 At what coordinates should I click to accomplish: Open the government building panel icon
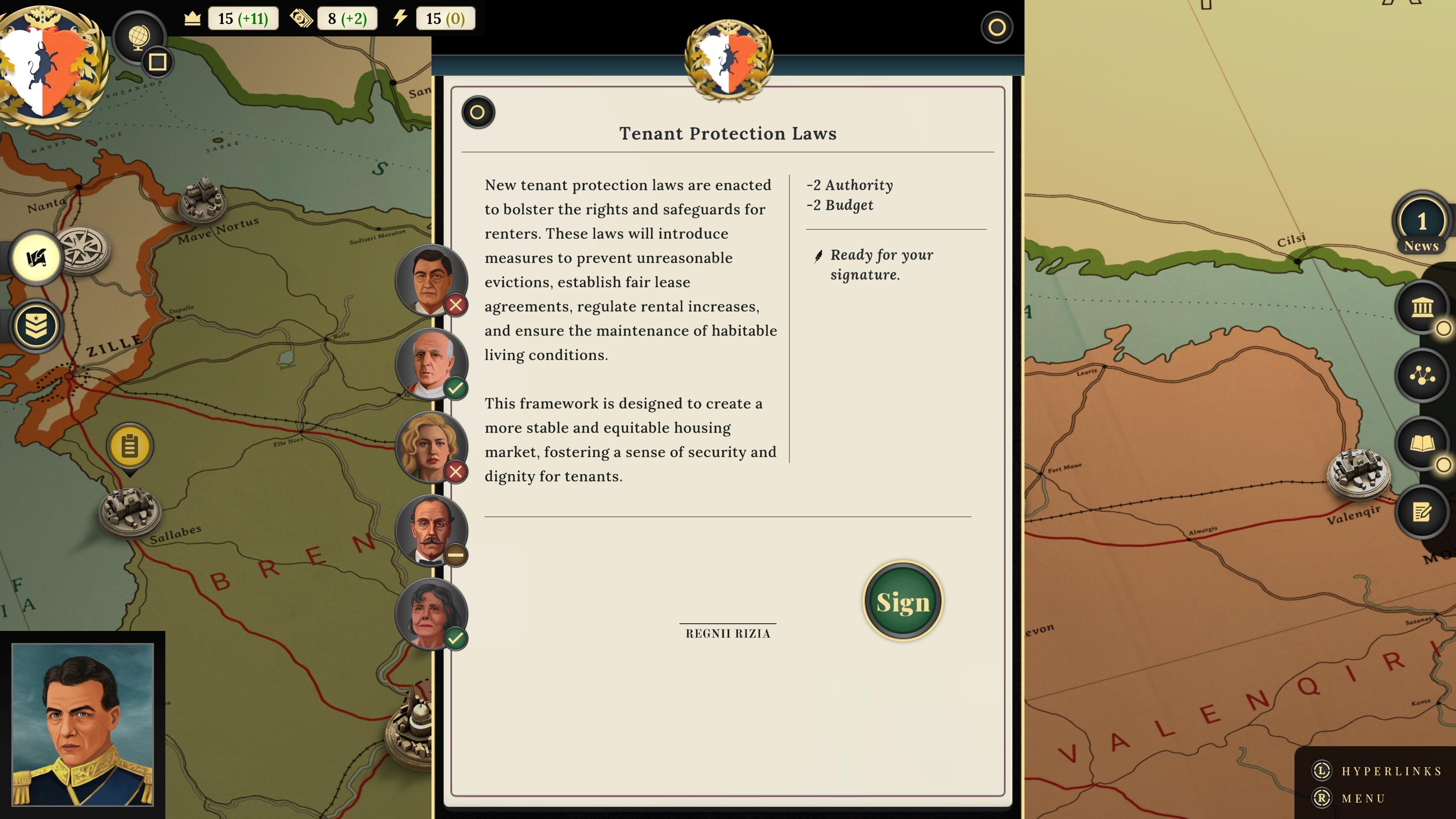pyautogui.click(x=1421, y=308)
